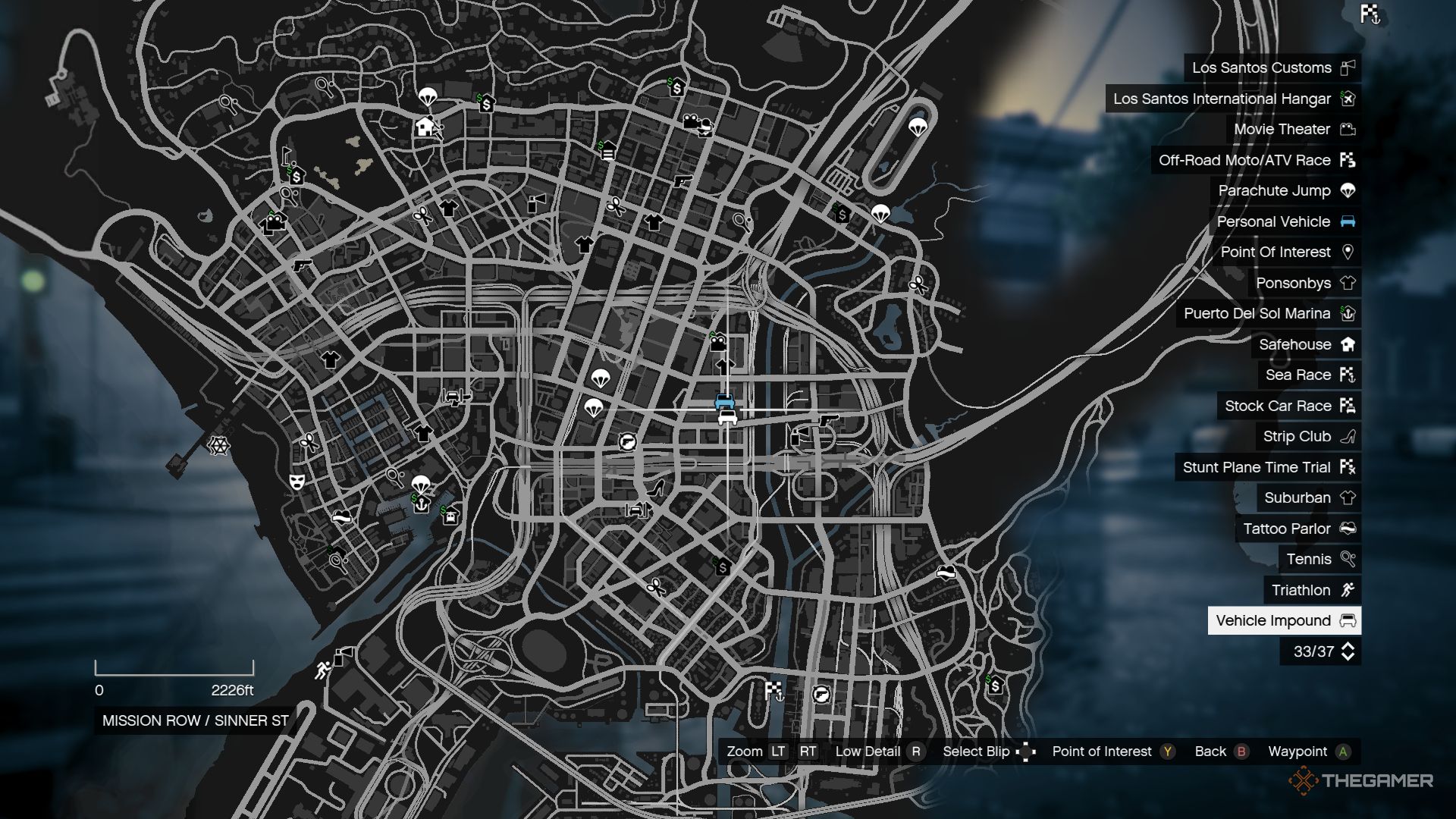Click the up chevron beside the 33/37 counter
This screenshot has height=819, width=1456.
point(1349,645)
